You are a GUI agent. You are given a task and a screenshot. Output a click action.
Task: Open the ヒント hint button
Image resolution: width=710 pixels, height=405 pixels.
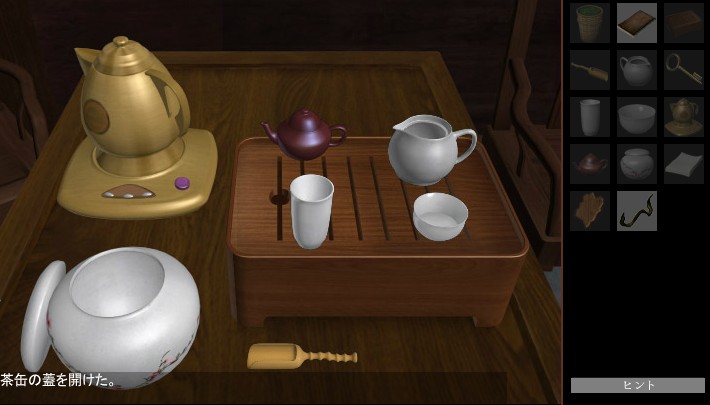[x=638, y=385]
